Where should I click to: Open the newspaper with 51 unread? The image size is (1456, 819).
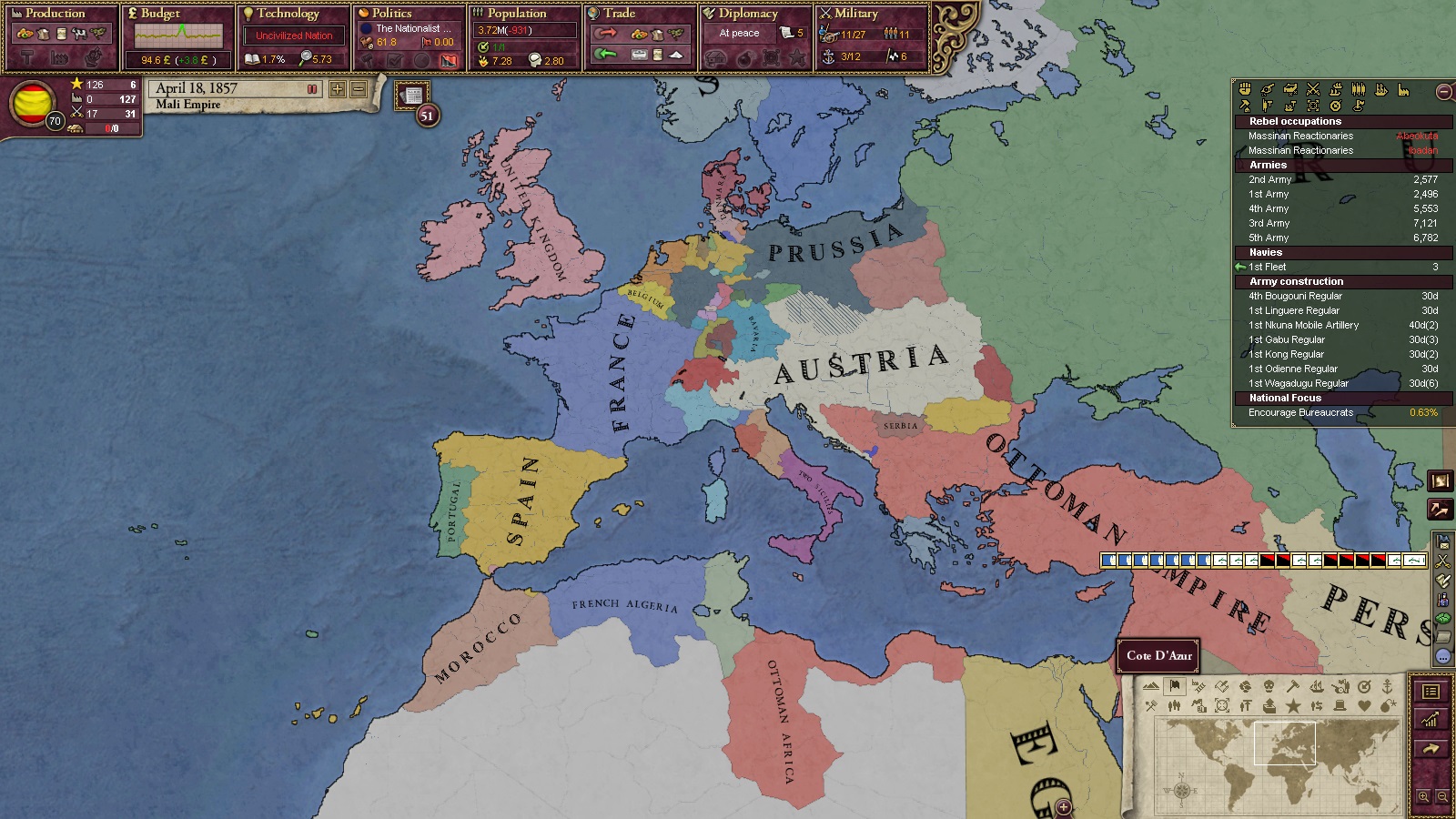tap(413, 96)
